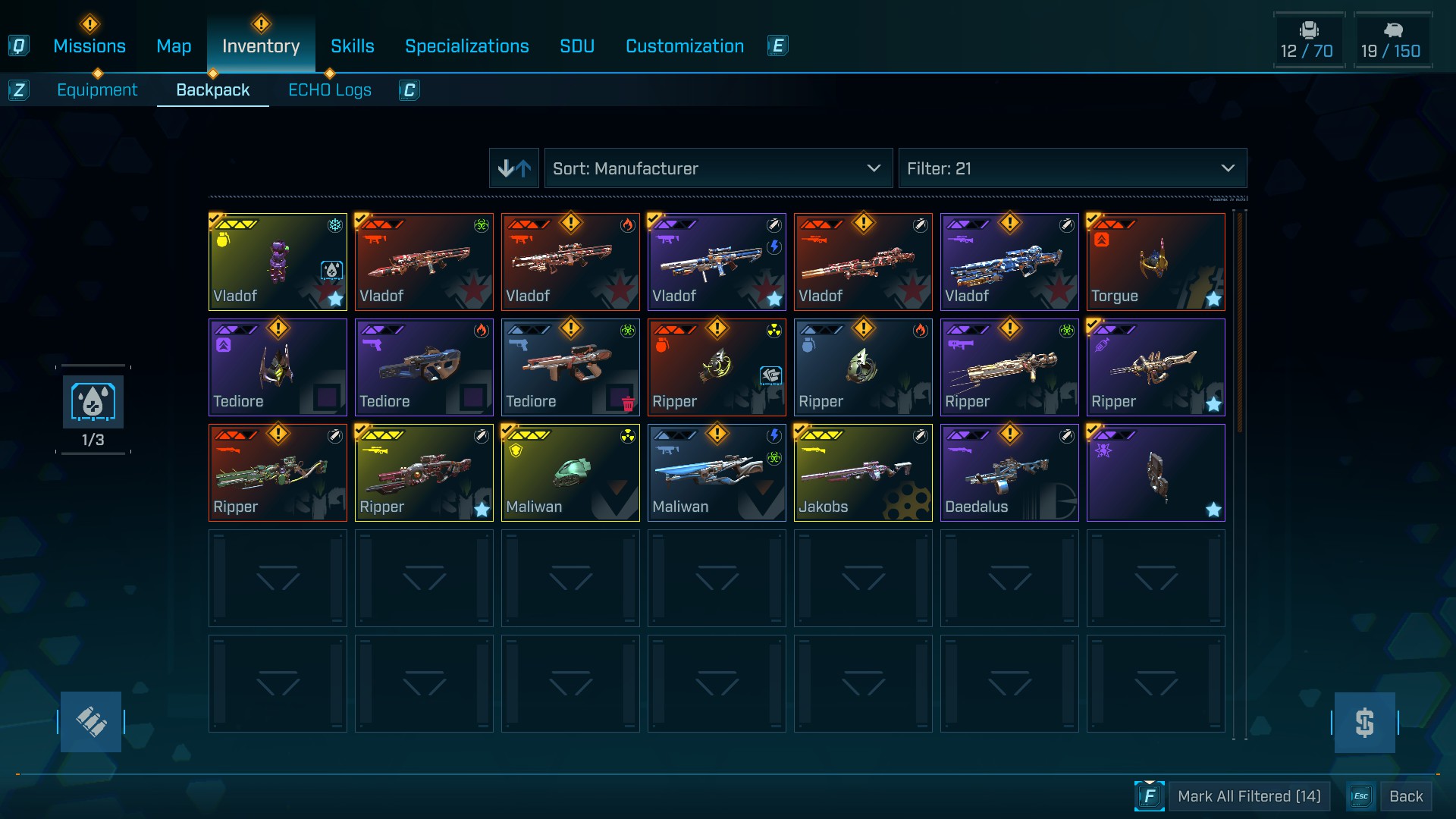Select the Torgue item slot
The height and width of the screenshot is (819, 1456).
(1155, 262)
